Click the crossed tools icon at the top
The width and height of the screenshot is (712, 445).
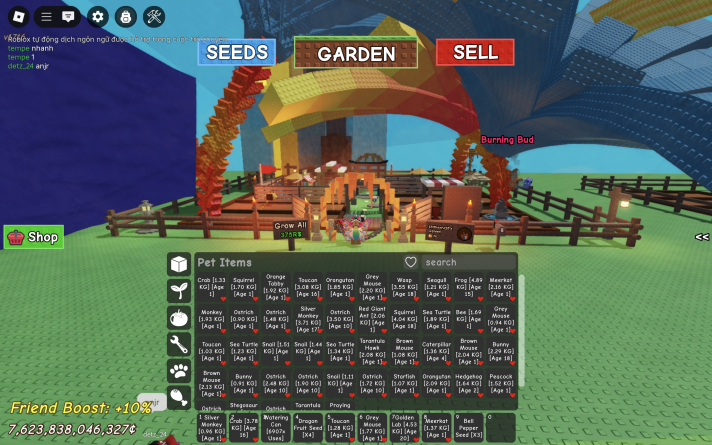(154, 16)
